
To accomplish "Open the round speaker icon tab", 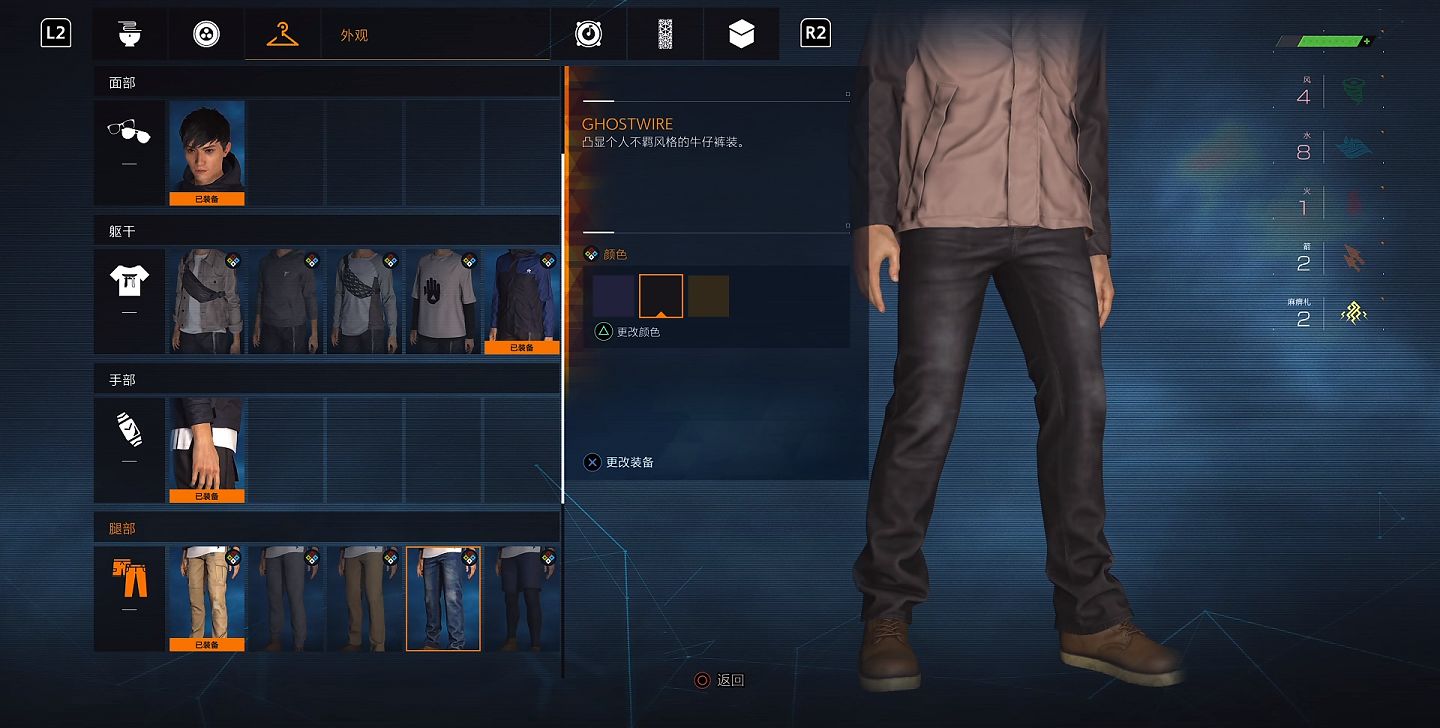I will pos(589,34).
